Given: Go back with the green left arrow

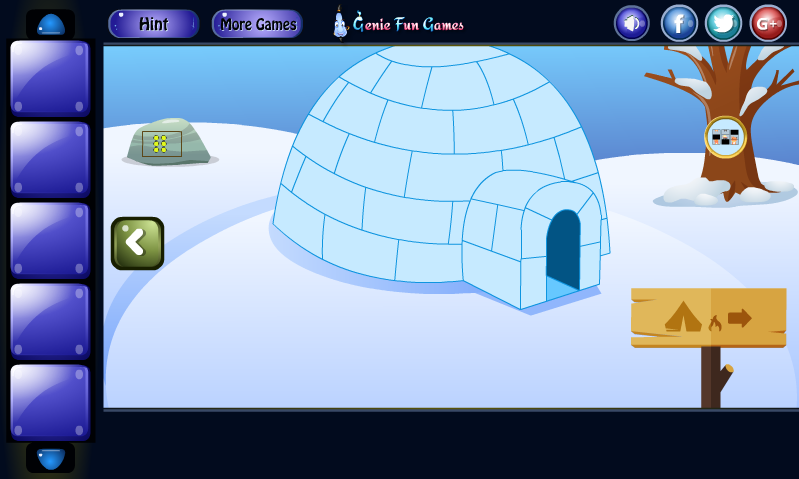Looking at the screenshot, I should point(137,243).
